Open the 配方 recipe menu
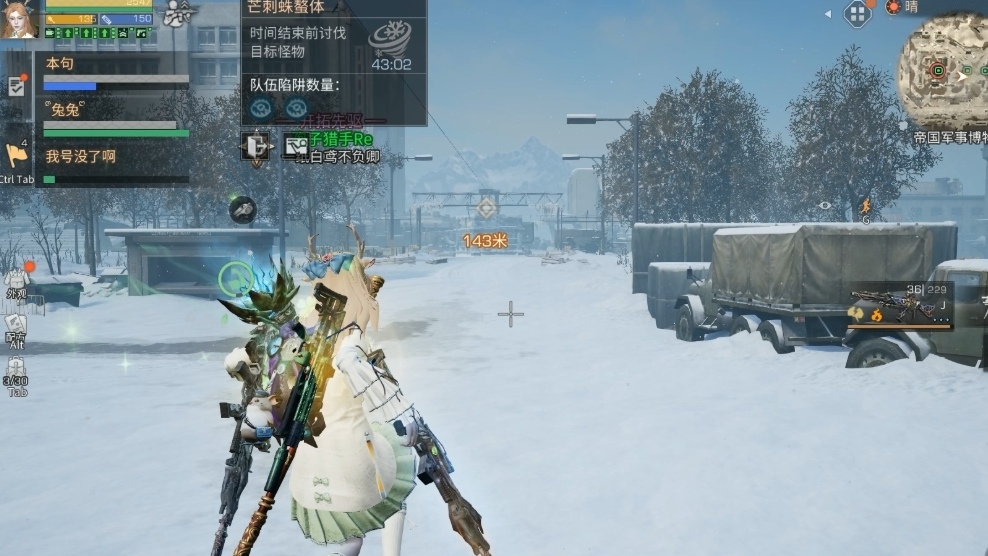Screen dimensions: 988x556 pos(16,329)
